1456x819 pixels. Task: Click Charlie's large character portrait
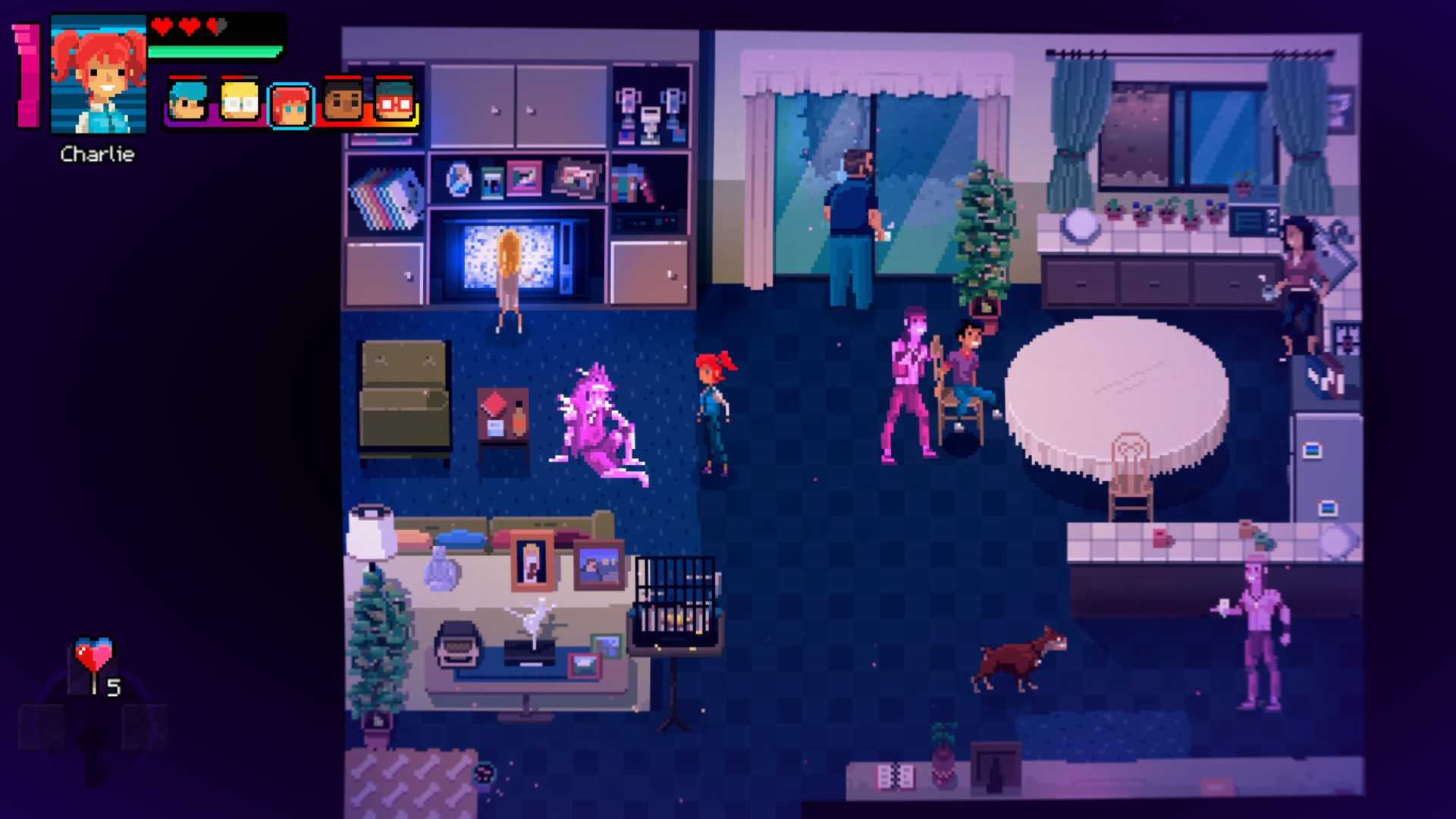click(x=98, y=74)
